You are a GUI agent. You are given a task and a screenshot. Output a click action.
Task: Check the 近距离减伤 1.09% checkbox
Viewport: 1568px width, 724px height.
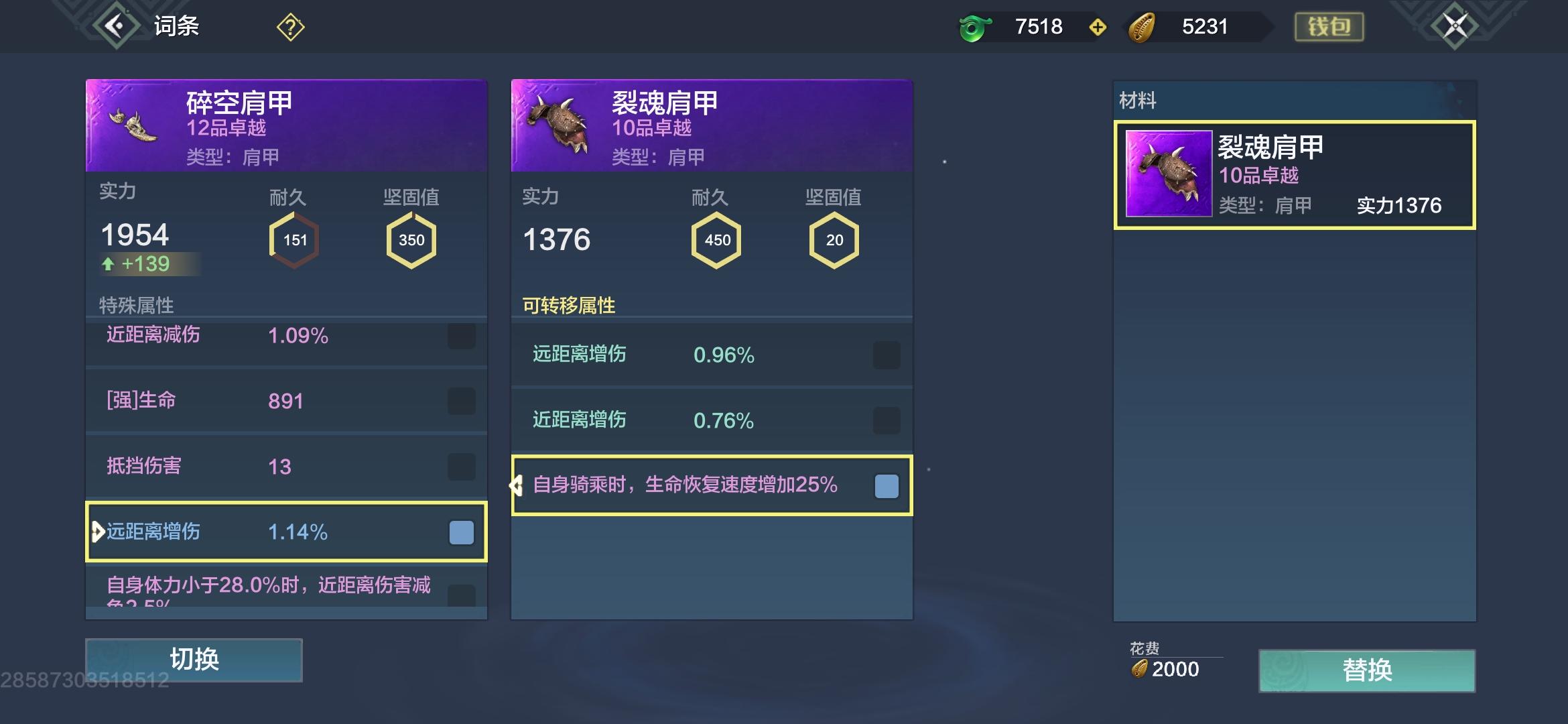click(x=461, y=337)
